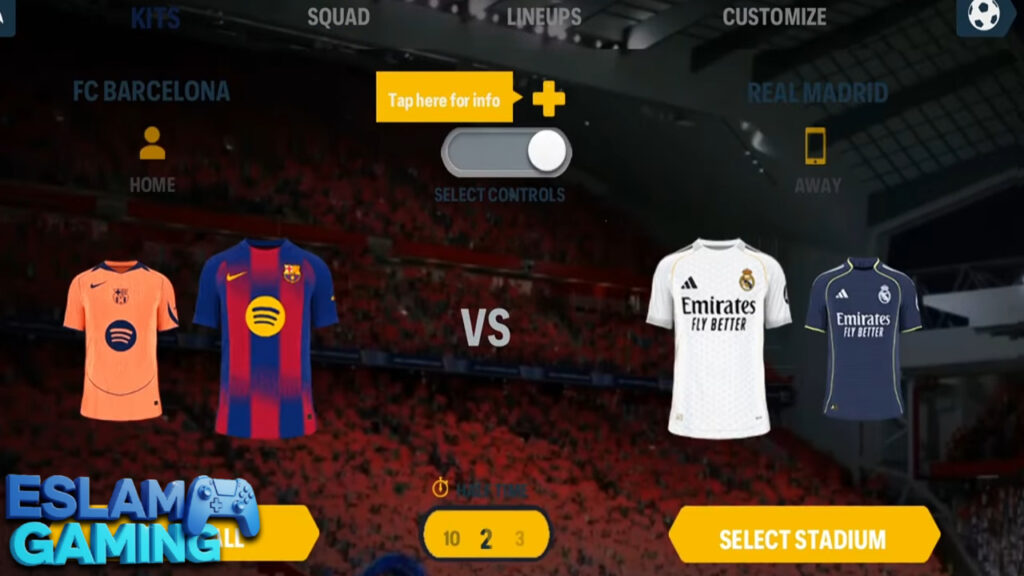The image size is (1024, 576).
Task: Pick Real Madrid's white home kit
Action: (718, 337)
